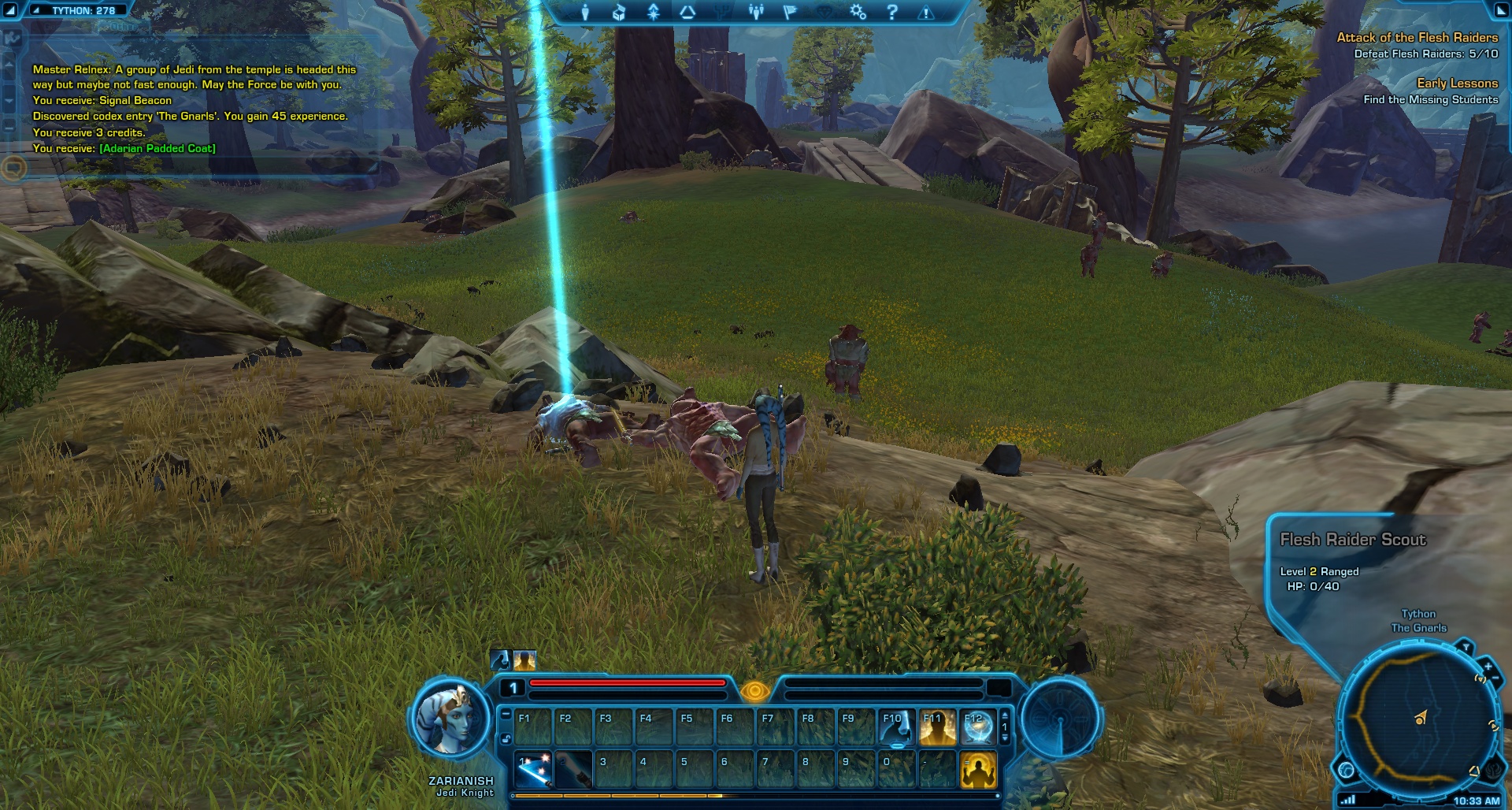The image size is (1512, 810).
Task: Open the world map globe button
Action: (1346, 770)
